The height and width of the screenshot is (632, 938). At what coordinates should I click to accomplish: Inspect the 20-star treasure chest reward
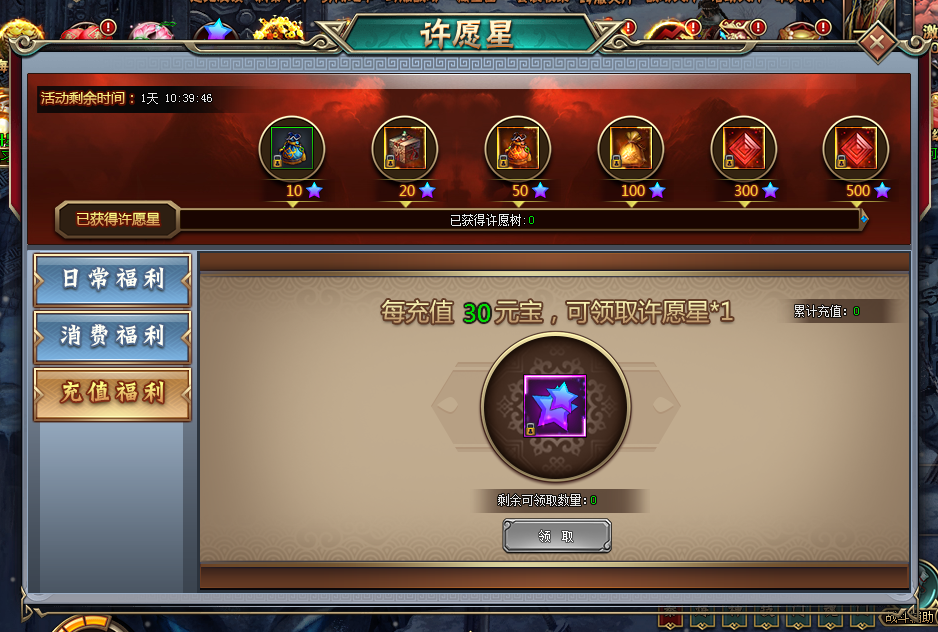pos(405,150)
